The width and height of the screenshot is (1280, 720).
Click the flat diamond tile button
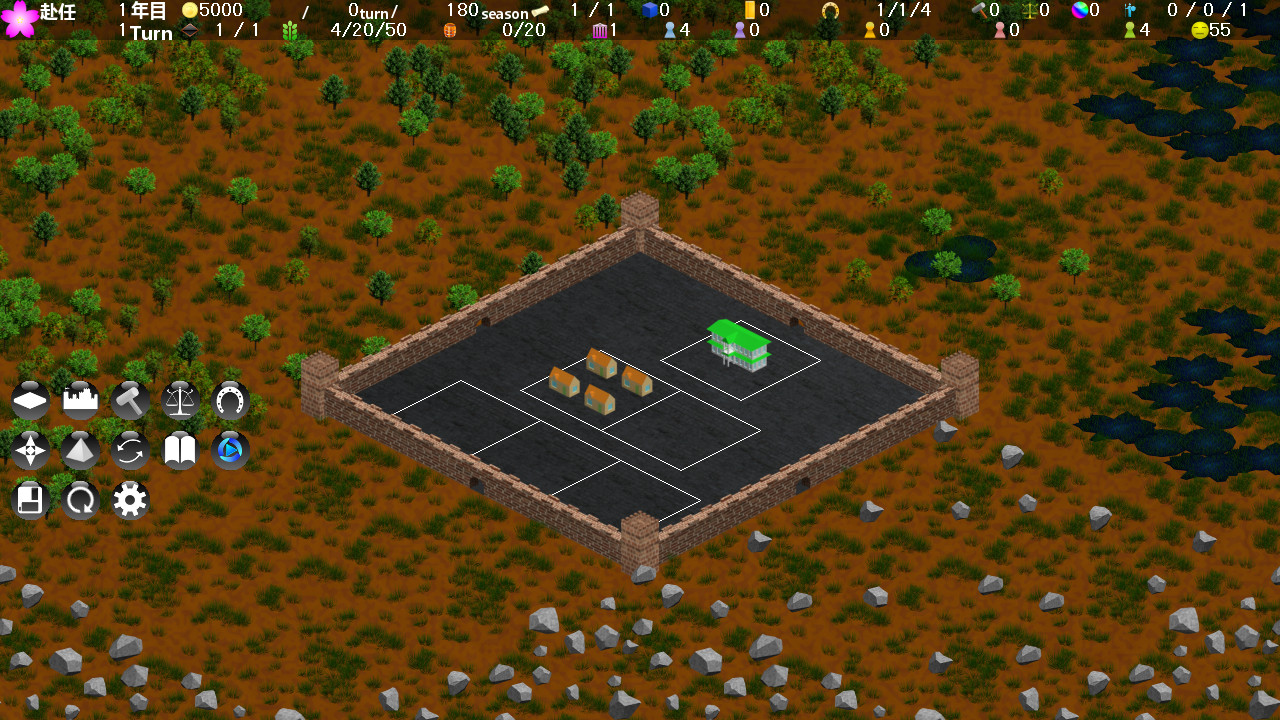pyautogui.click(x=31, y=400)
